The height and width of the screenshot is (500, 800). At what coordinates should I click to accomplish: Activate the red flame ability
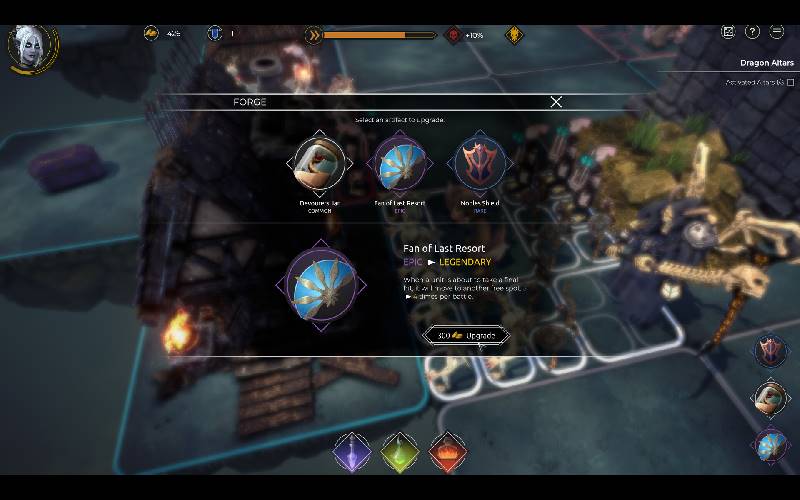448,452
